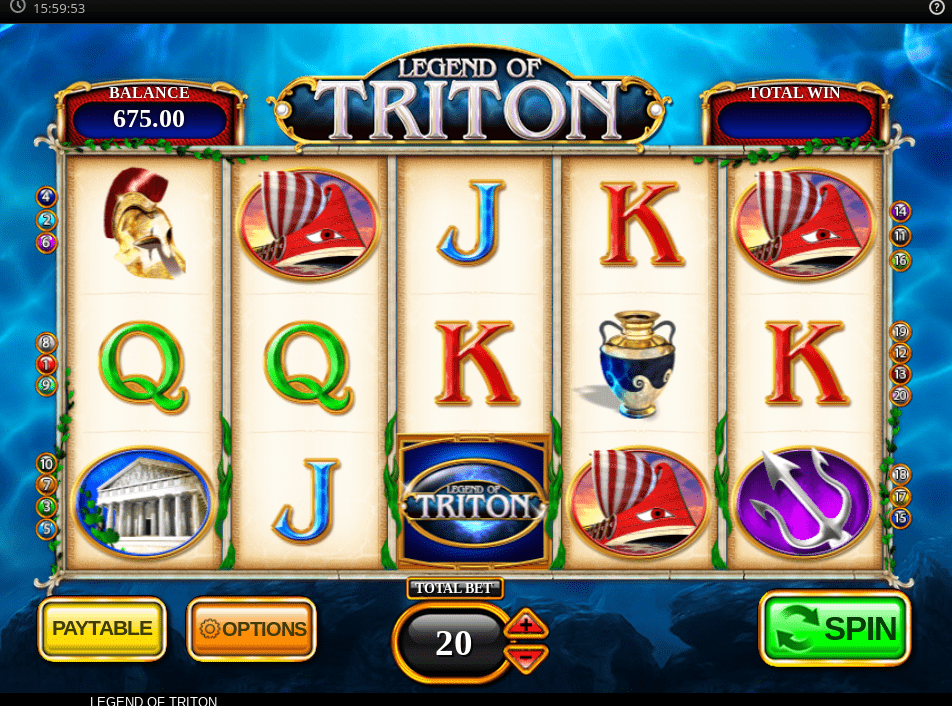Image resolution: width=952 pixels, height=706 pixels.
Task: Click payline marker number 19
Action: pos(901,332)
